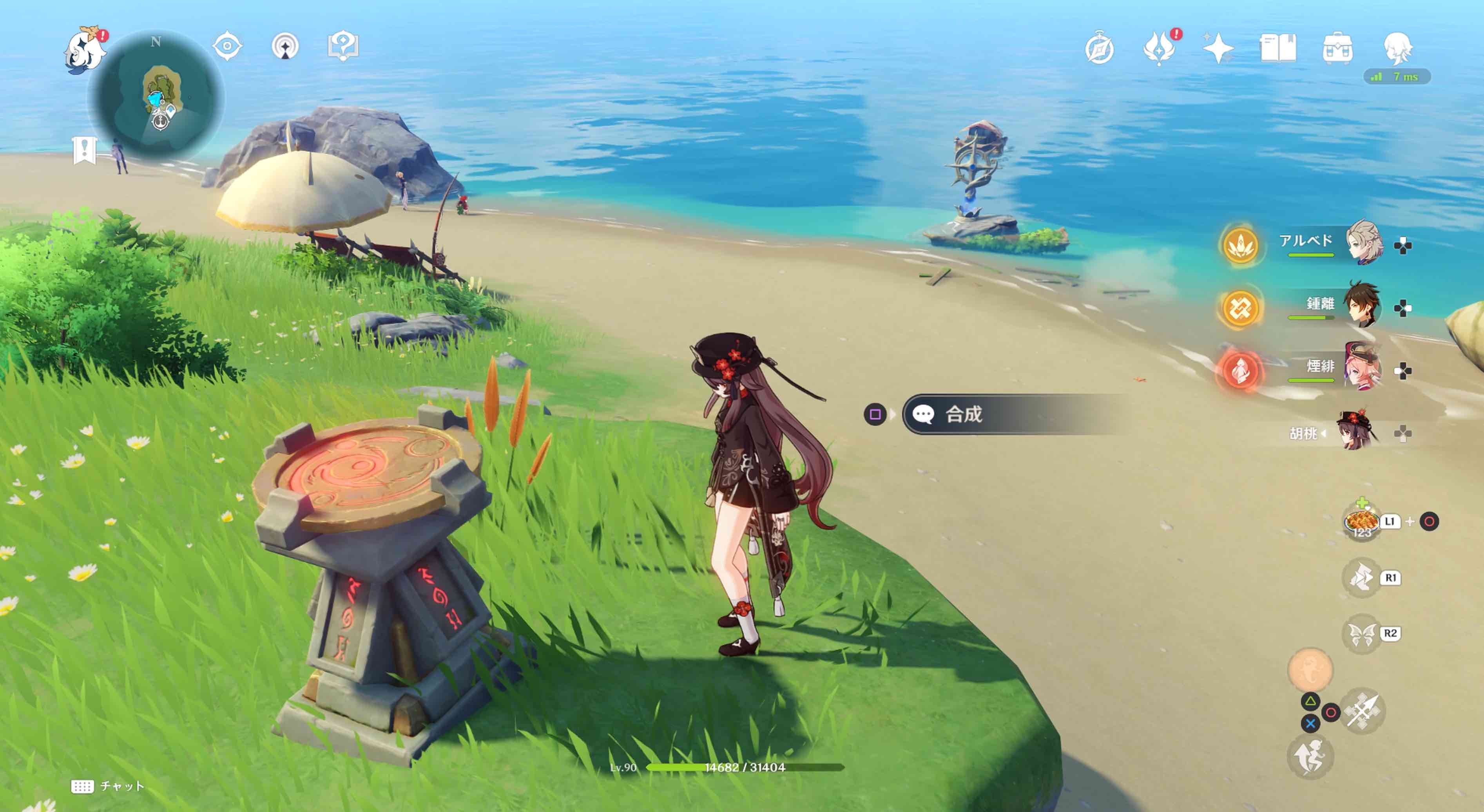The height and width of the screenshot is (812, 1484).
Task: Activate the elemental sight eye icon
Action: tap(227, 46)
